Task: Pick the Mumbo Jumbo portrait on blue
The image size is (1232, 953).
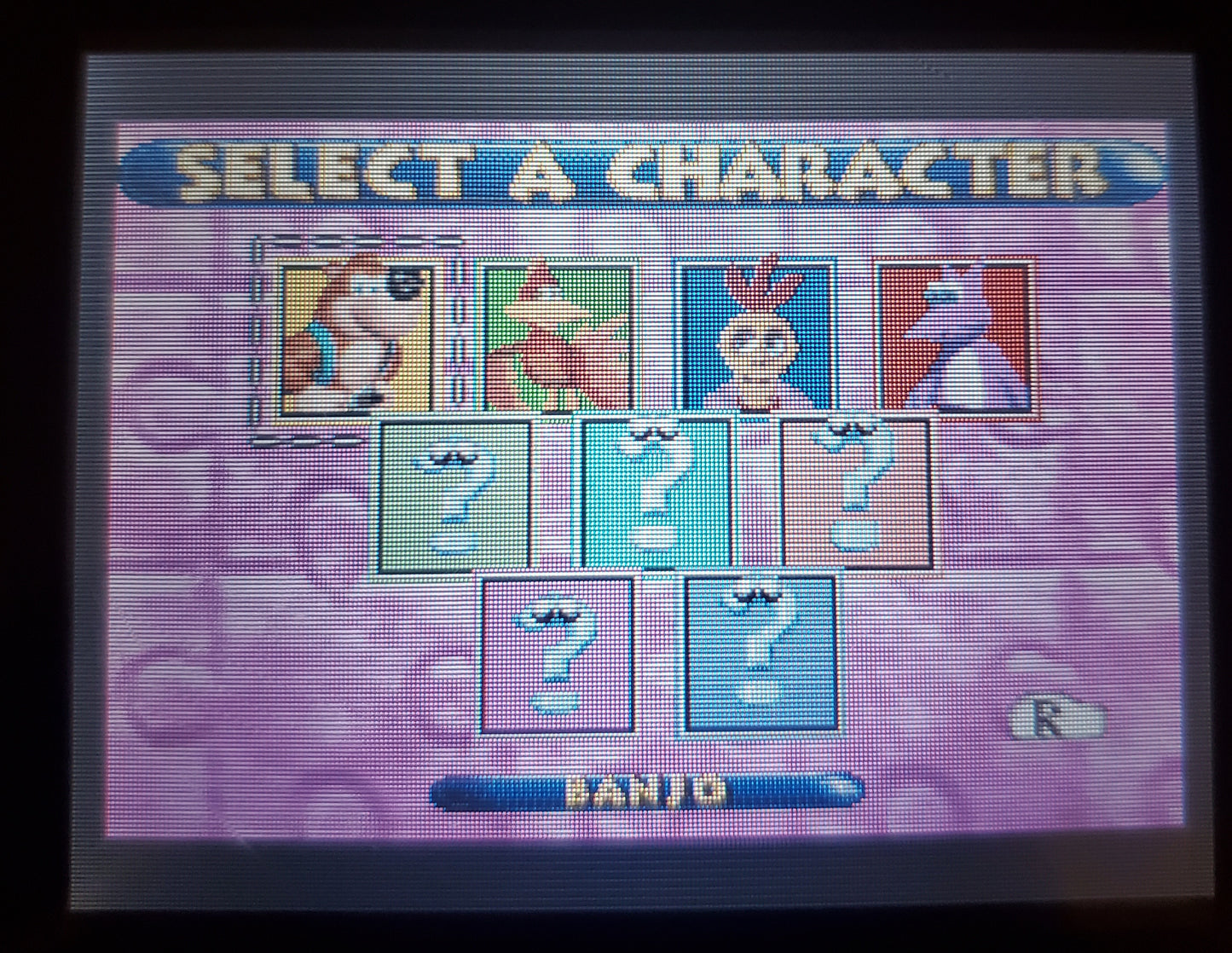Action: pos(755,336)
